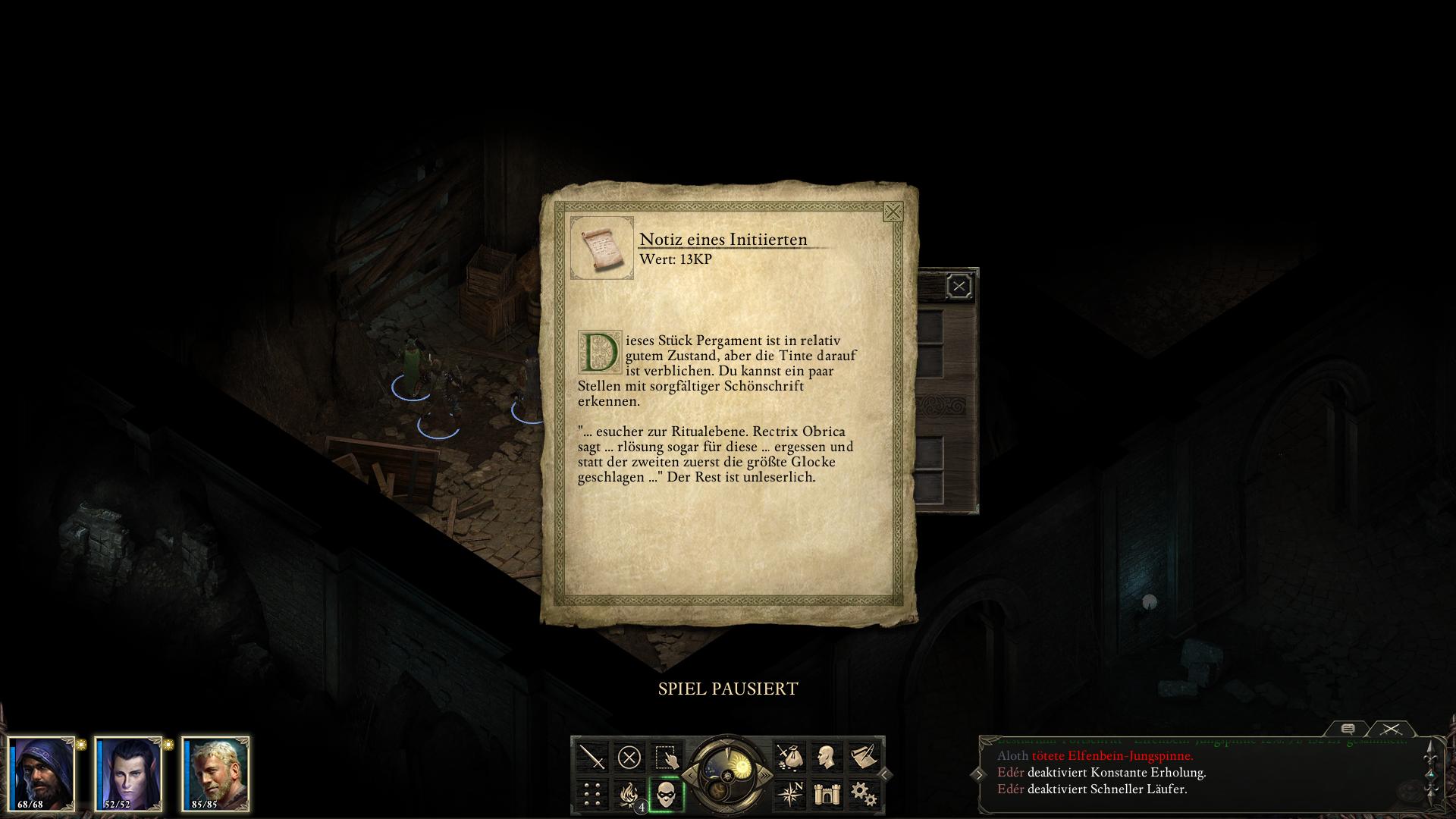Select the hooded bearded character portrait
Screen dimensions: 1456x819
(42, 773)
